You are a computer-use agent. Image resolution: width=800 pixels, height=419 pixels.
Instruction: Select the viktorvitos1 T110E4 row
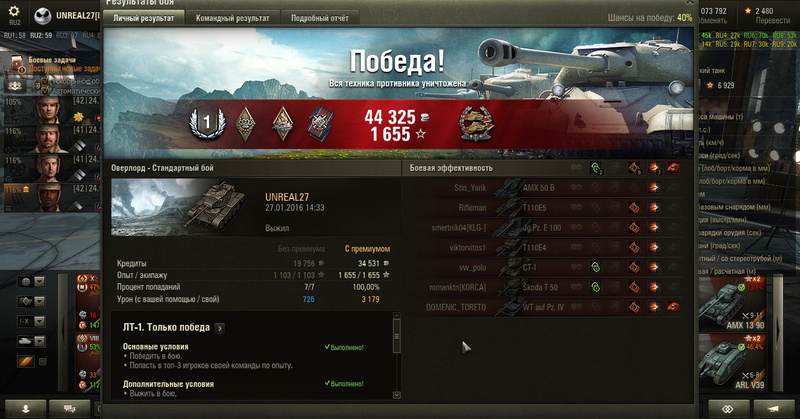click(549, 247)
